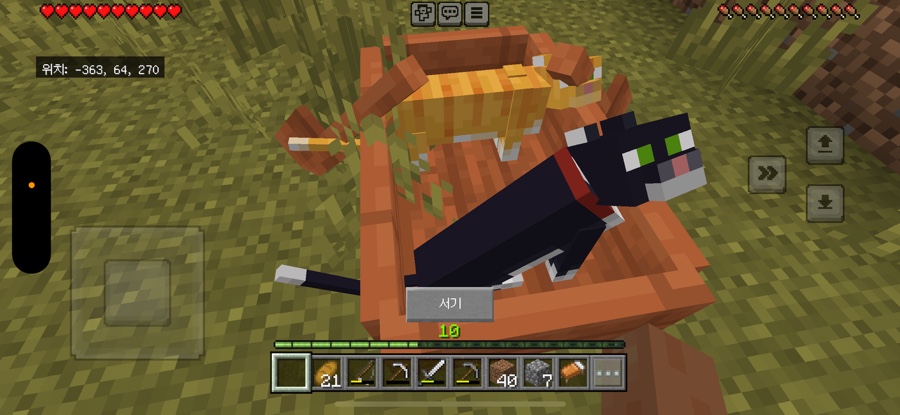Open the chat speech bubble
The height and width of the screenshot is (415, 900).
[x=450, y=13]
